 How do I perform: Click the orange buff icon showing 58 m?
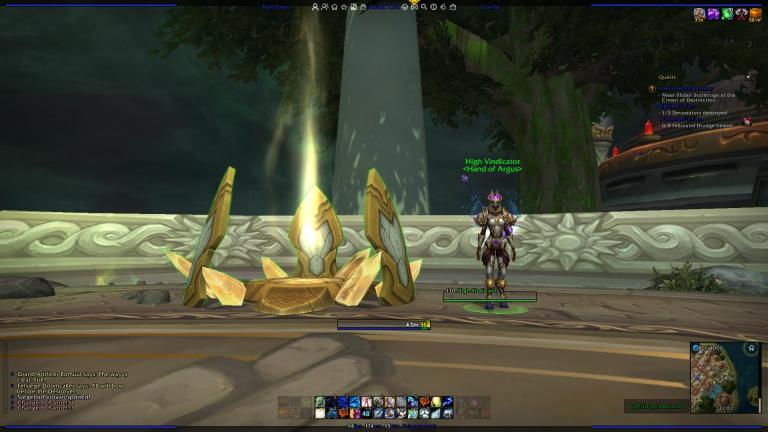[755, 14]
